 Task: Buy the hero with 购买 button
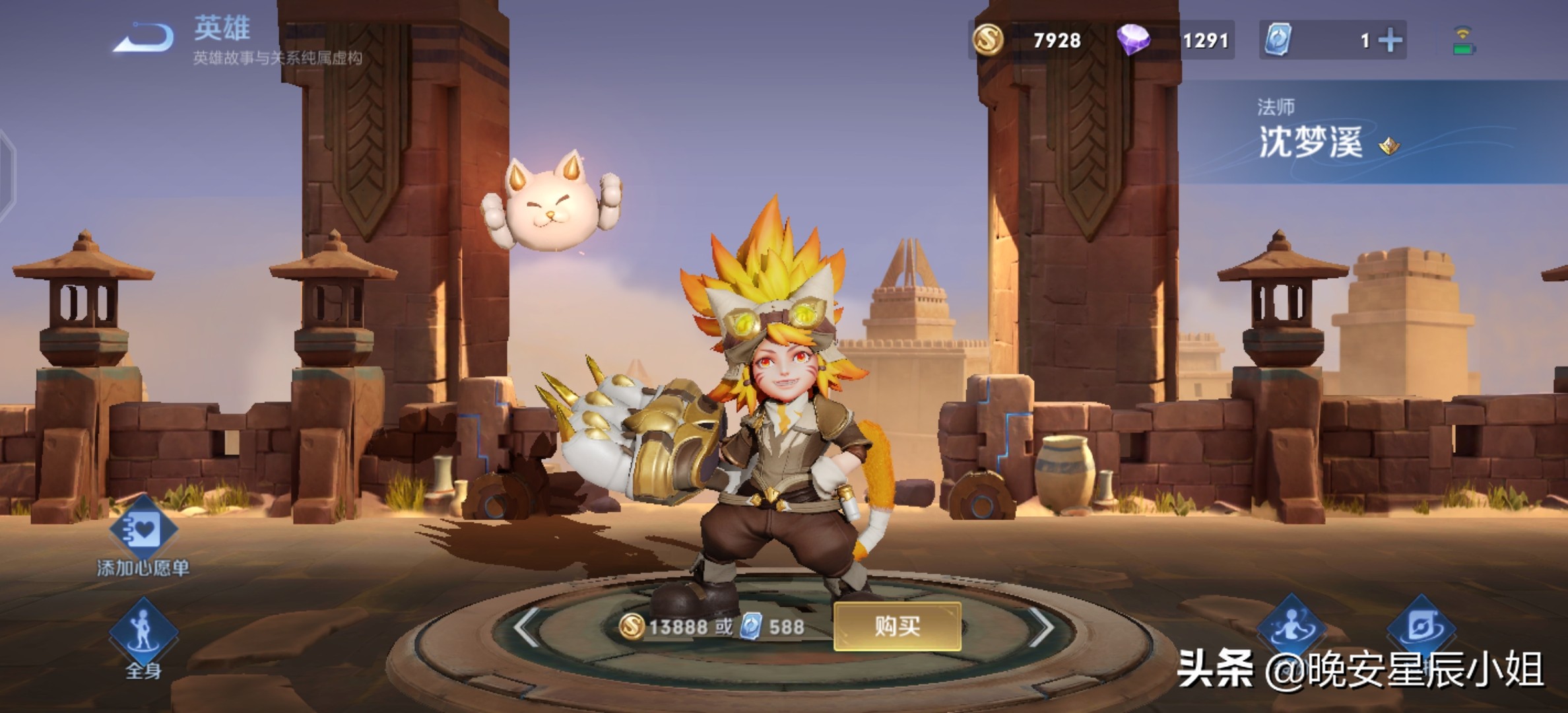pyautogui.click(x=897, y=626)
